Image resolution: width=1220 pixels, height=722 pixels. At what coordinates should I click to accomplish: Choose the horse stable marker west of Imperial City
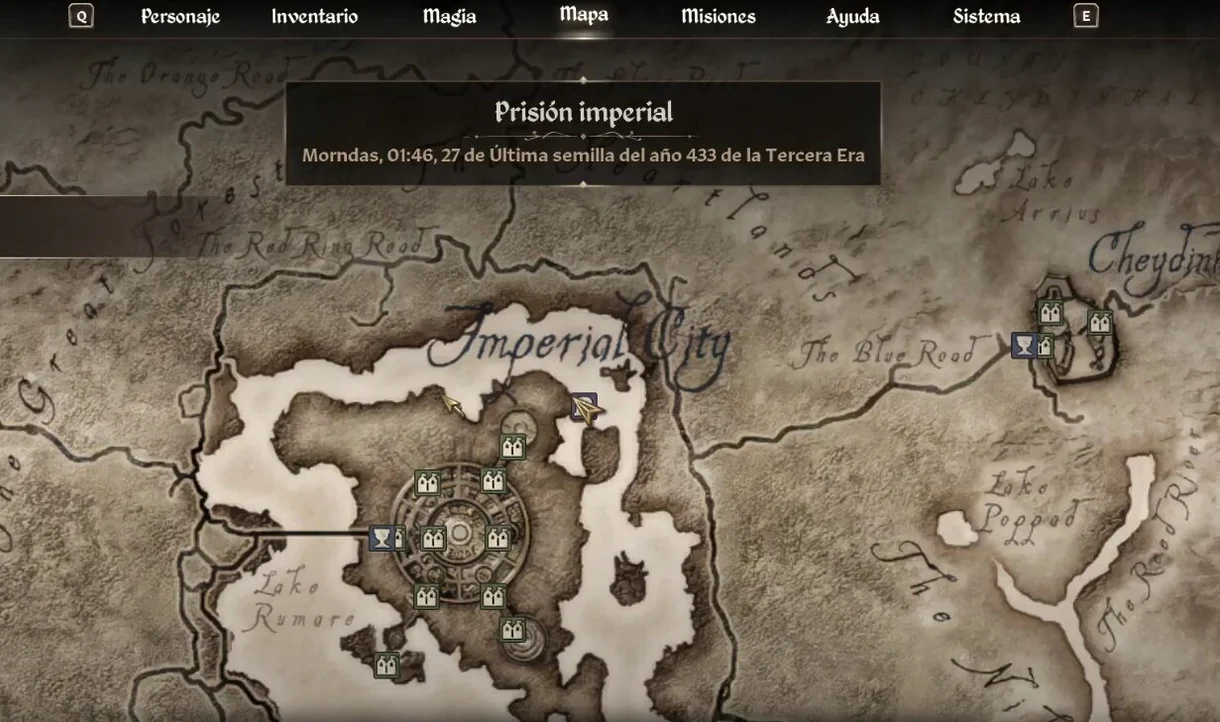(x=382, y=539)
